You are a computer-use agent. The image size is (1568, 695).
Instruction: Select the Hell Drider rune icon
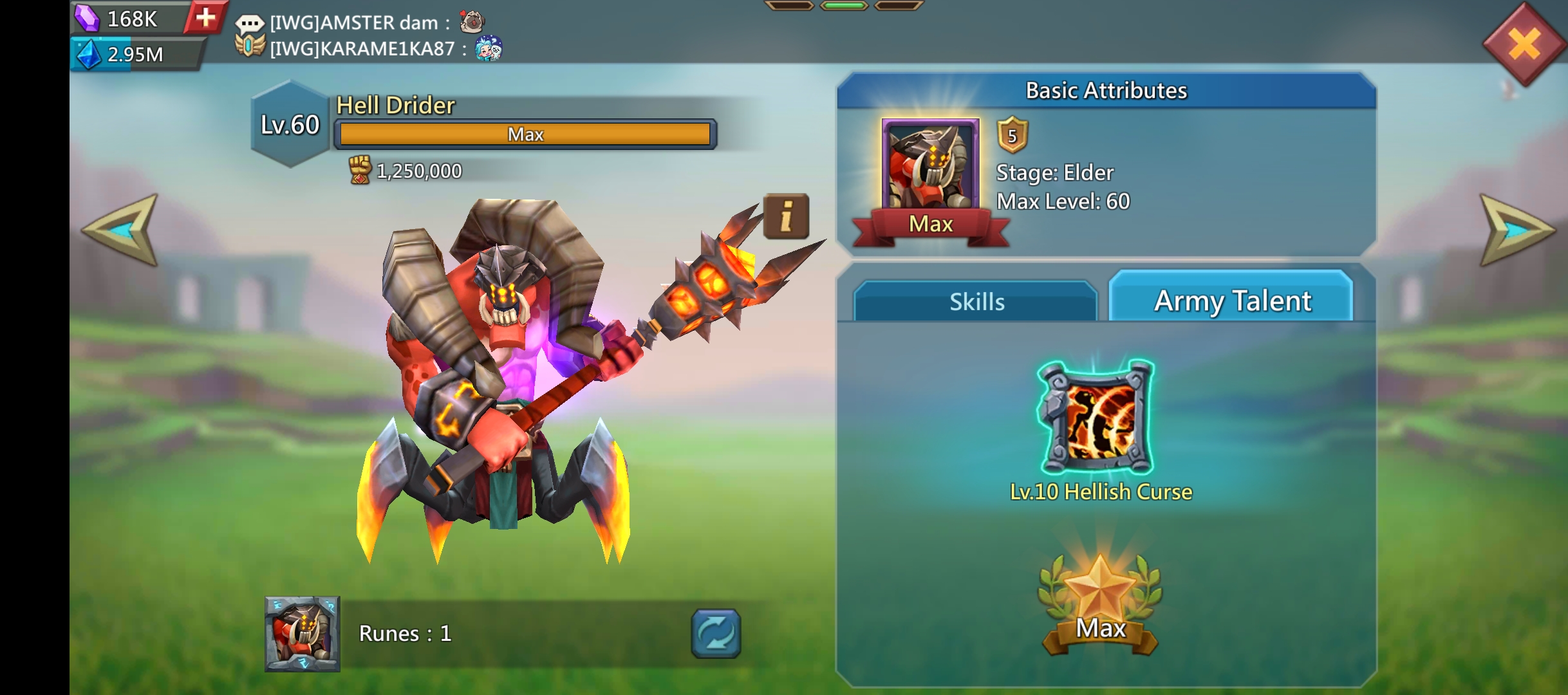tap(302, 634)
